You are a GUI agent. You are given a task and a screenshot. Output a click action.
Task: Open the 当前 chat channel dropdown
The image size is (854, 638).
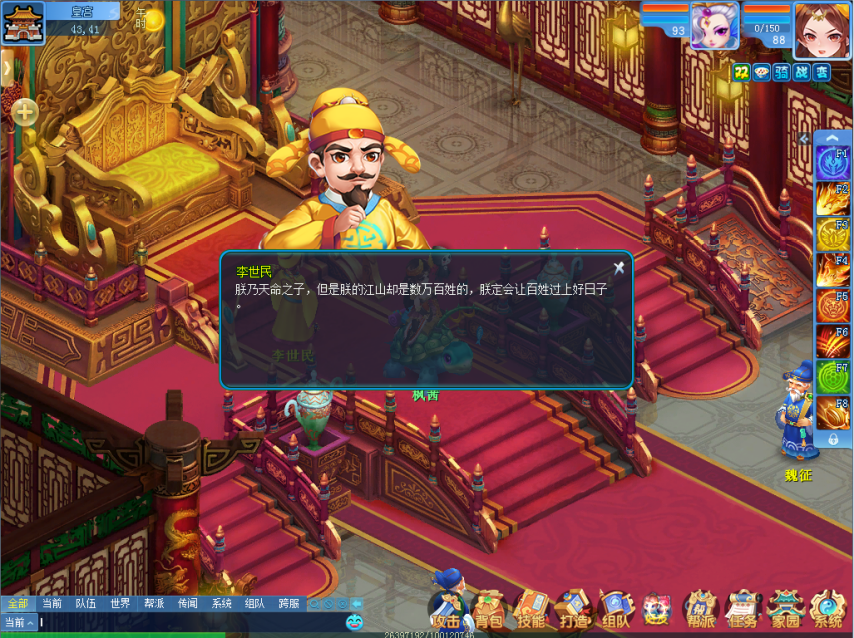19,622
